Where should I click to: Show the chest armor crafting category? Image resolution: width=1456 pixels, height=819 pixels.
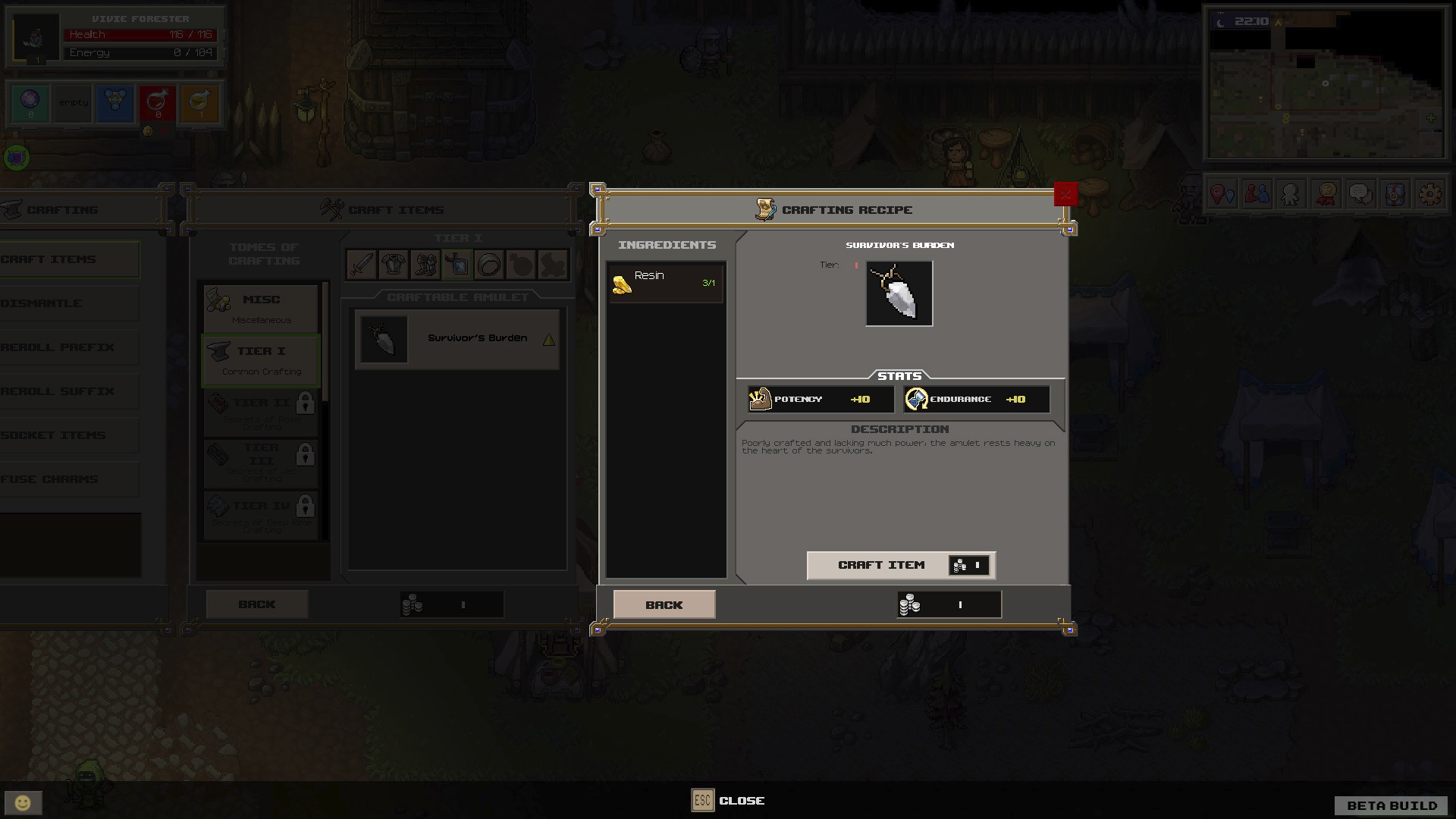pyautogui.click(x=394, y=265)
